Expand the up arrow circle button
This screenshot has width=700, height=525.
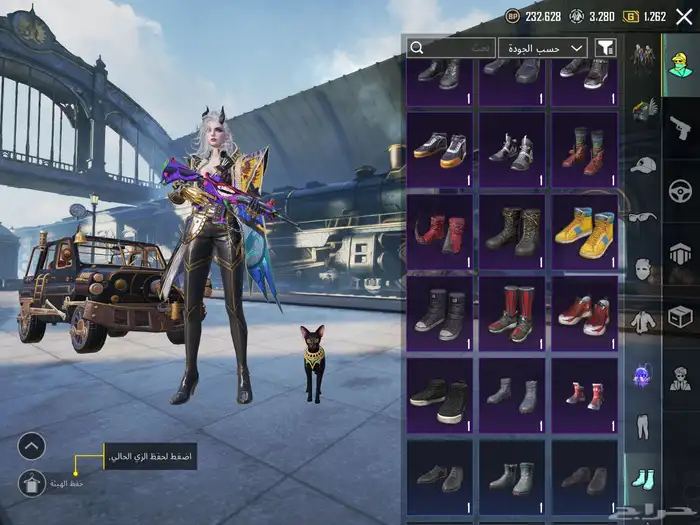coord(32,445)
